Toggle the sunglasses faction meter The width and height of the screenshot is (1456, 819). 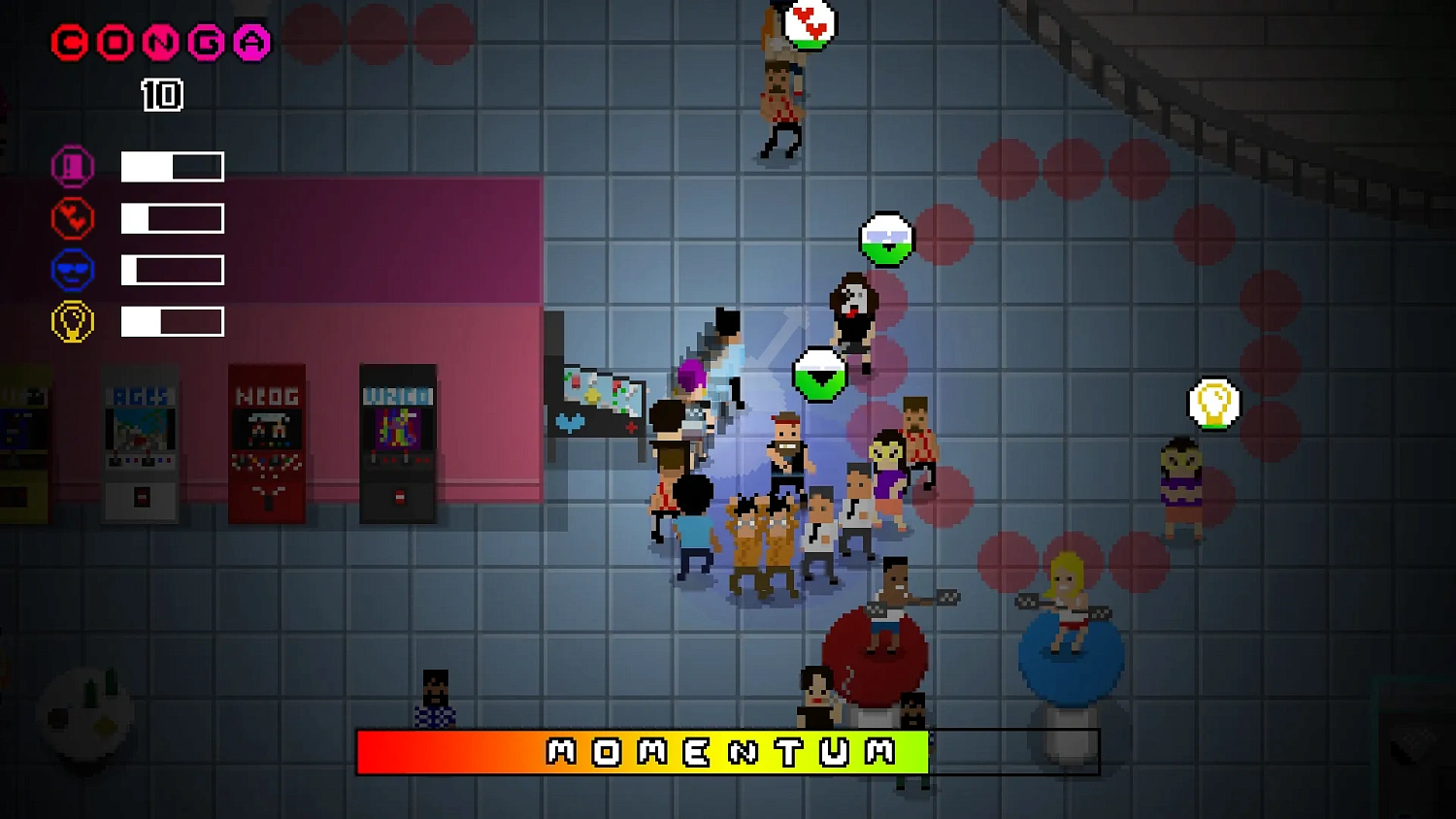[172, 270]
